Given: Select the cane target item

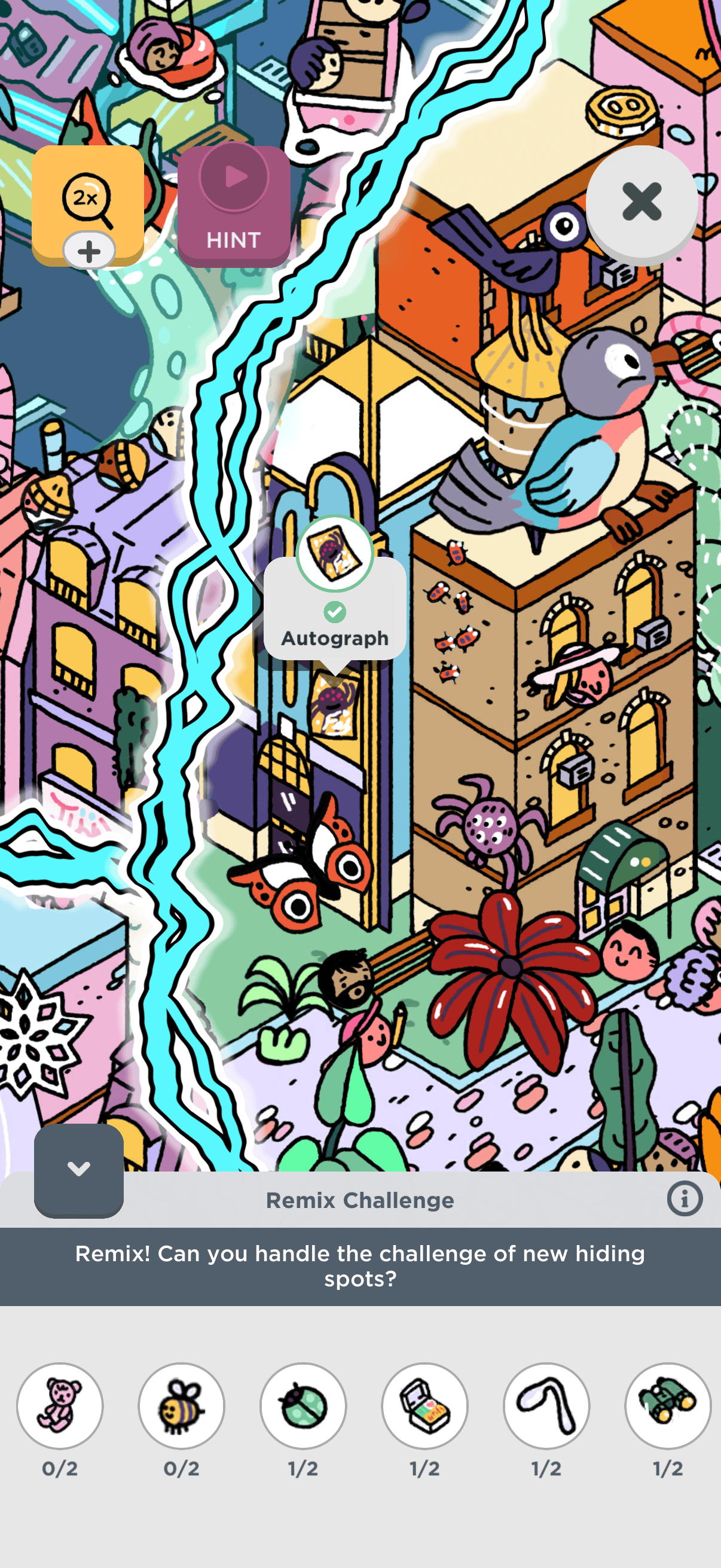Looking at the screenshot, I should pyautogui.click(x=546, y=1405).
